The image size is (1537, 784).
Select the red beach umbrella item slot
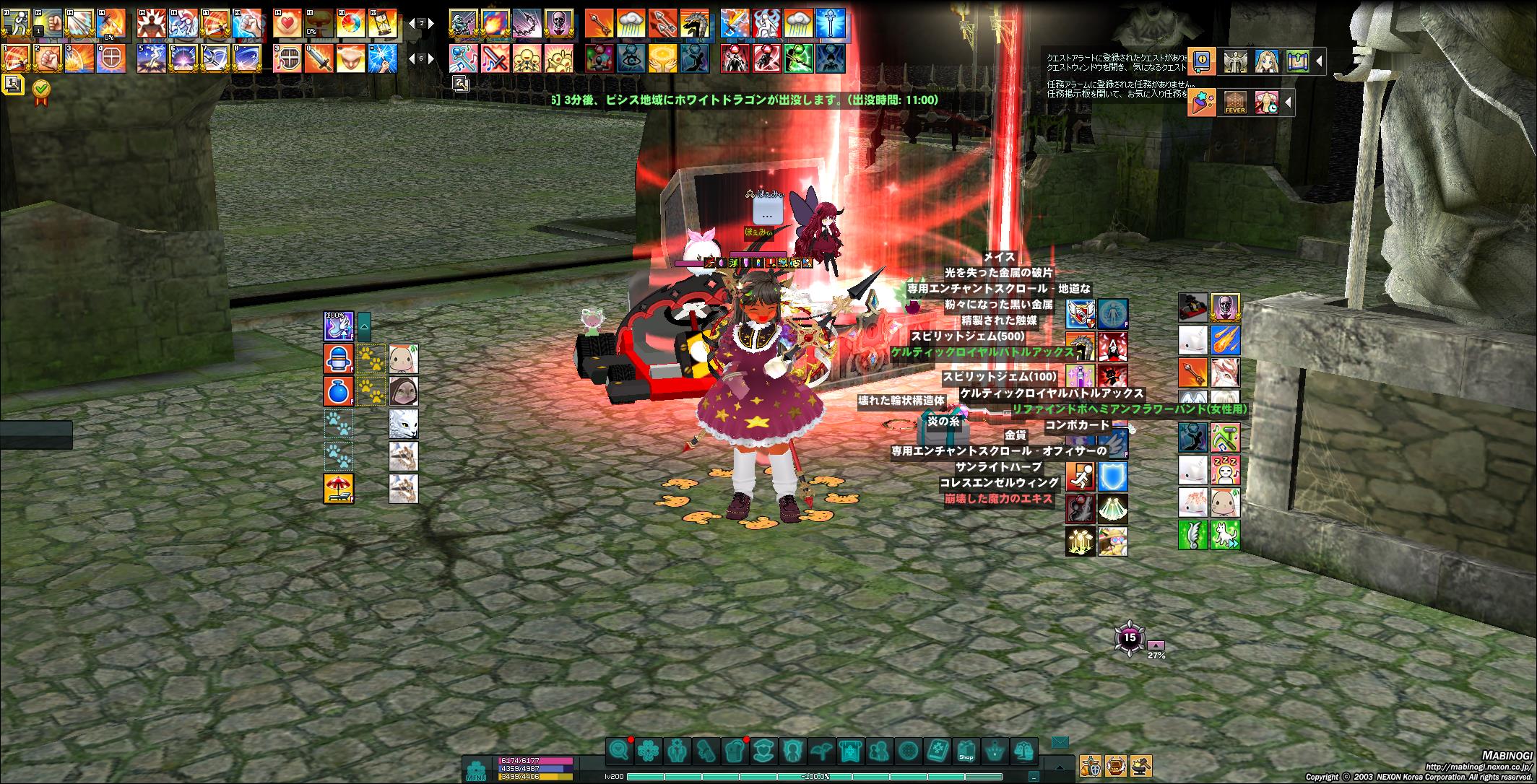(x=338, y=489)
